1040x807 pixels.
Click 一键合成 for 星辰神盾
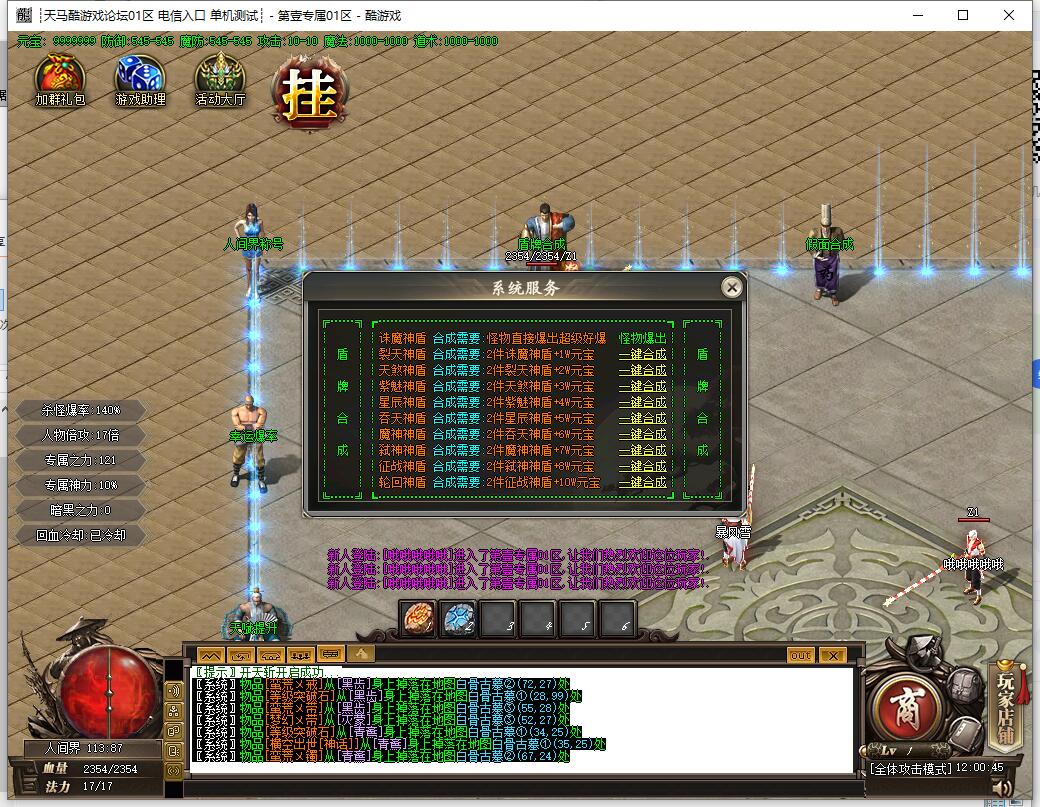(x=642, y=402)
